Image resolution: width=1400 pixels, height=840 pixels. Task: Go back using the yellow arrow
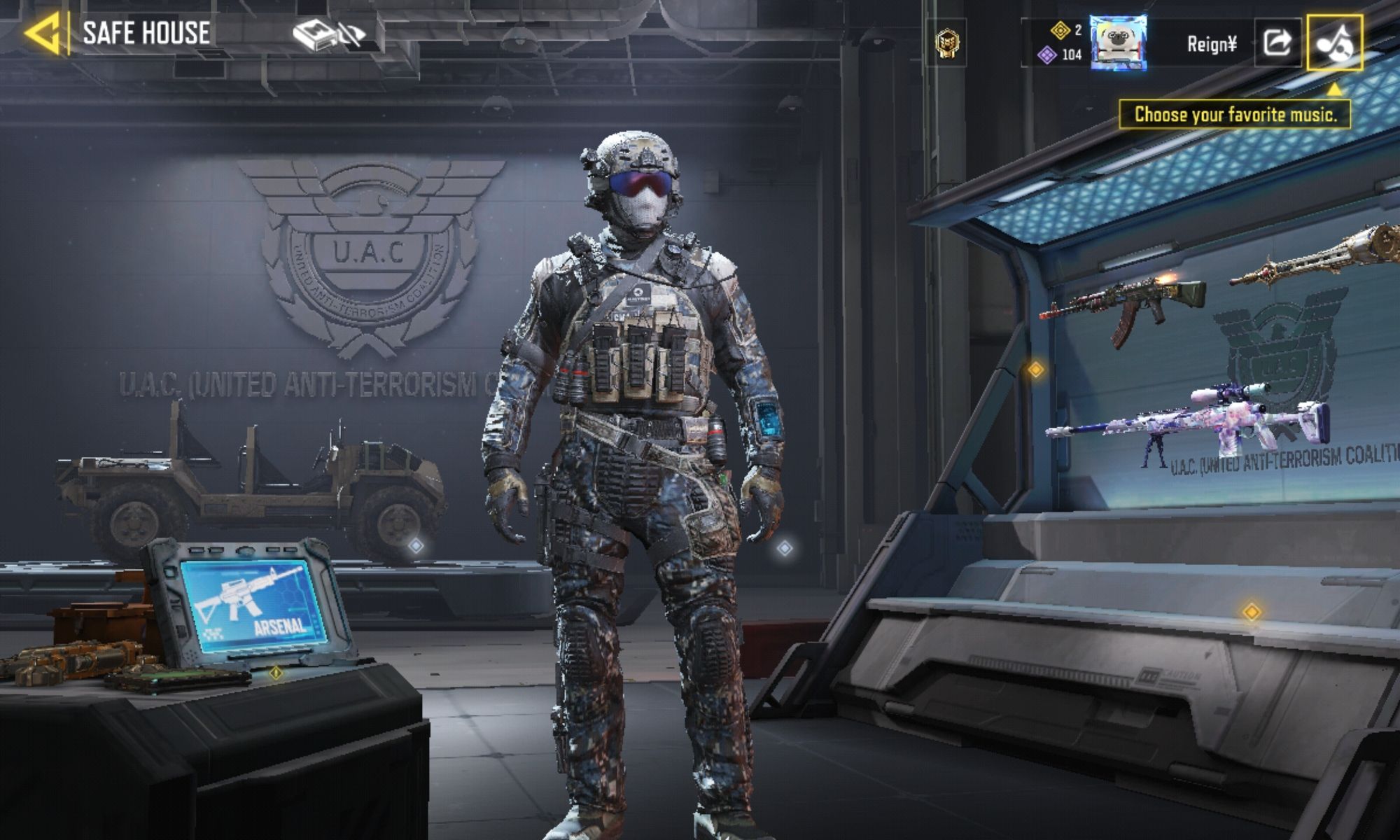[42, 33]
